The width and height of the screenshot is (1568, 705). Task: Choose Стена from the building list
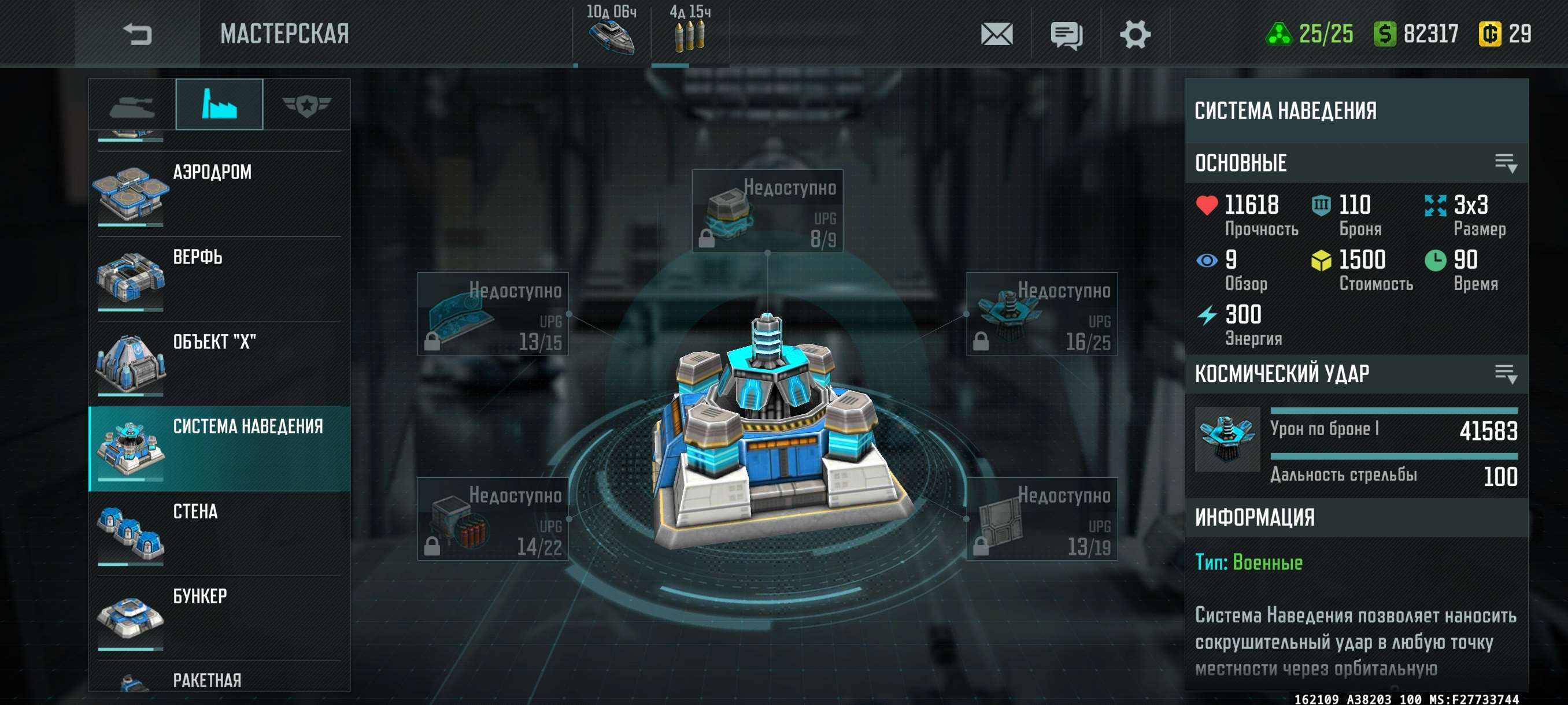tap(219, 533)
